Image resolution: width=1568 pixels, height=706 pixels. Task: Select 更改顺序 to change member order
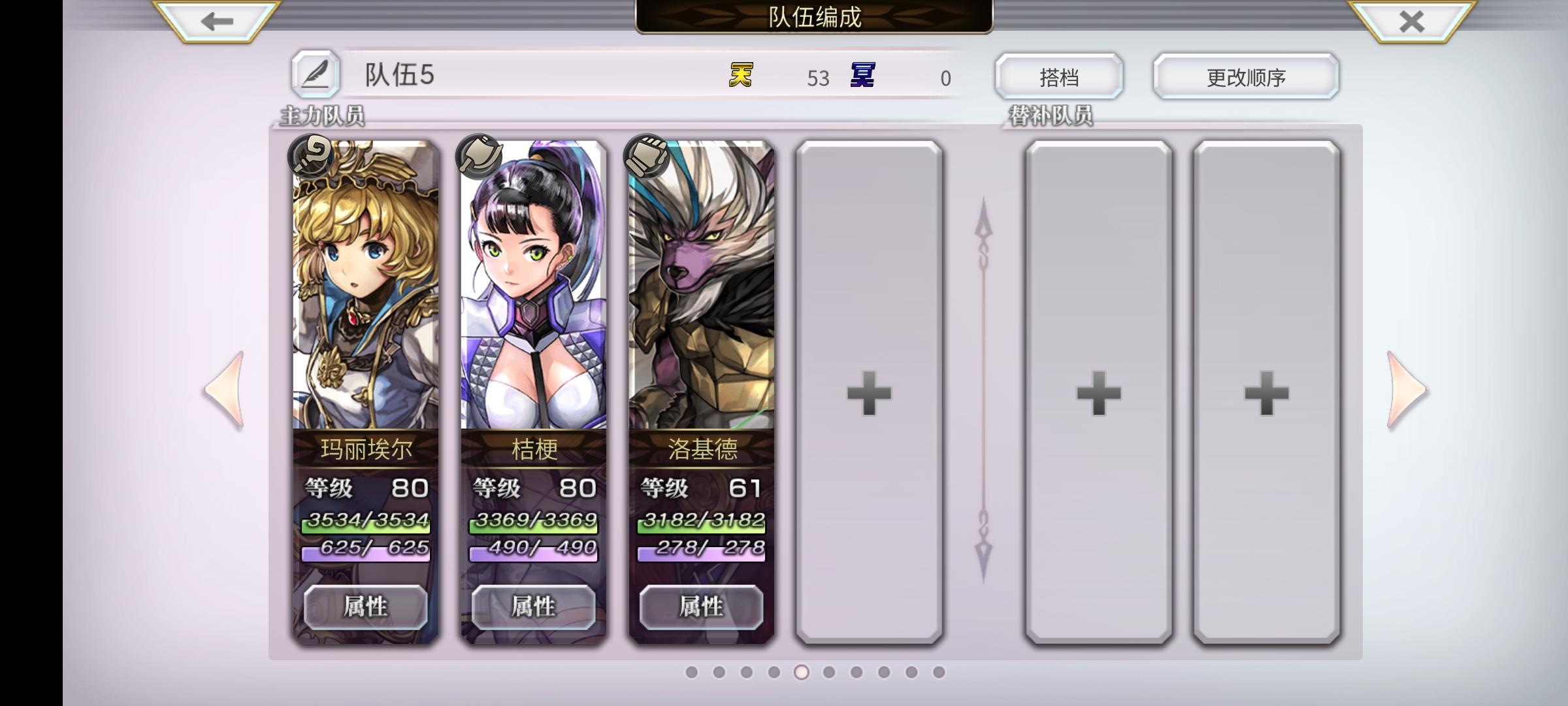click(x=1245, y=76)
